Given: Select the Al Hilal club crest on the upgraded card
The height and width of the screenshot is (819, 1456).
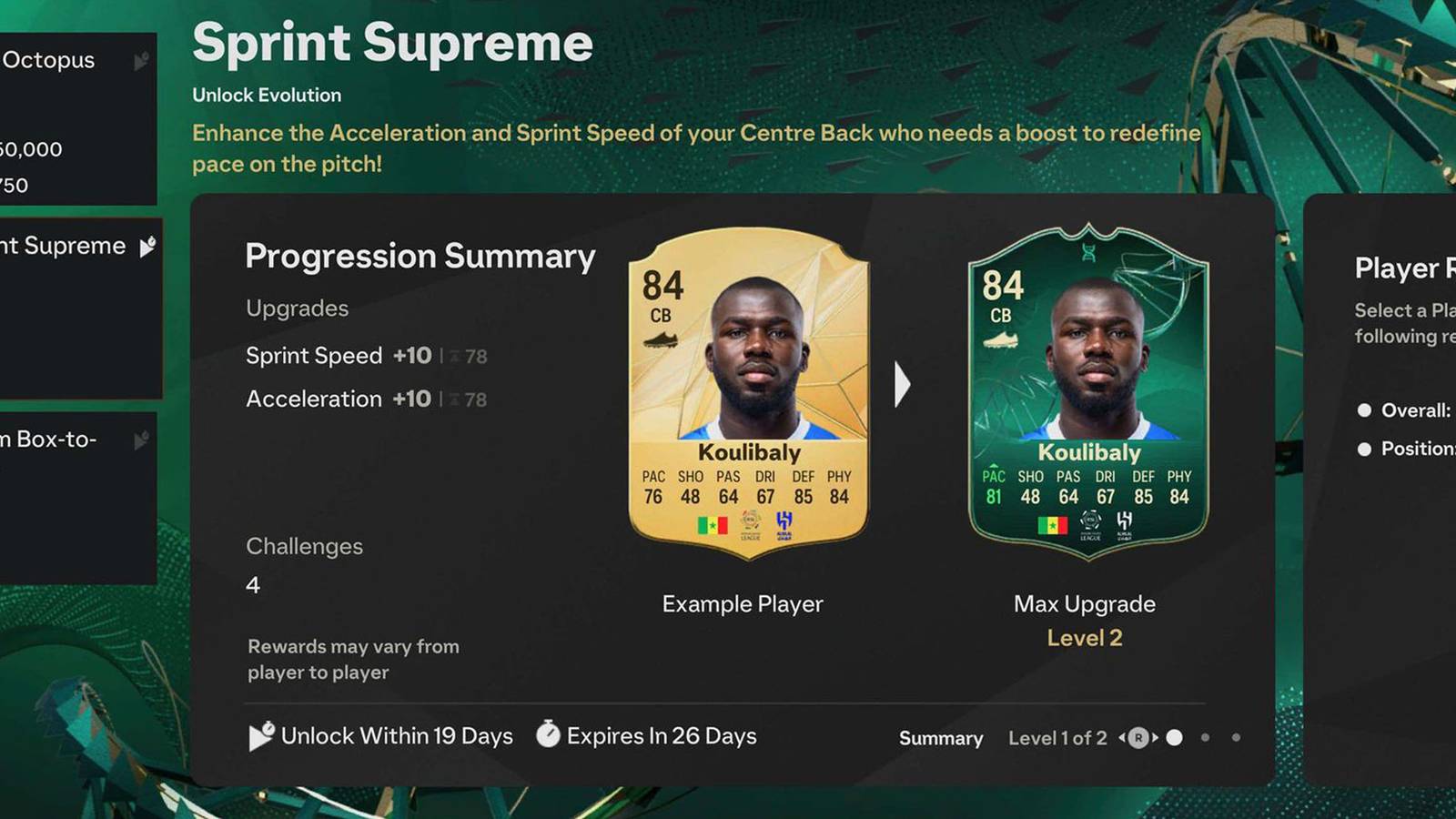Looking at the screenshot, I should pos(1123,525).
